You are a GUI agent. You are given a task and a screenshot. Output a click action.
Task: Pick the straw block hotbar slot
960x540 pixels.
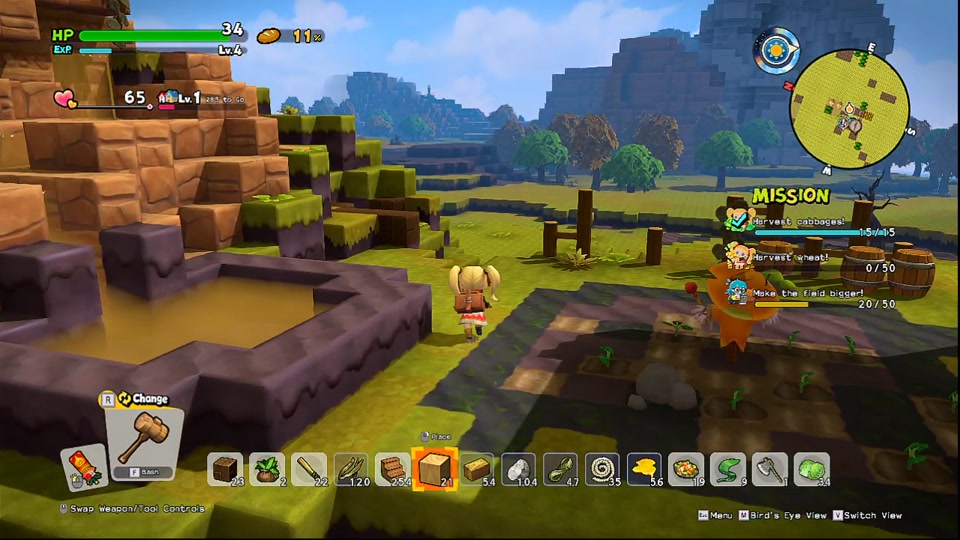click(477, 469)
